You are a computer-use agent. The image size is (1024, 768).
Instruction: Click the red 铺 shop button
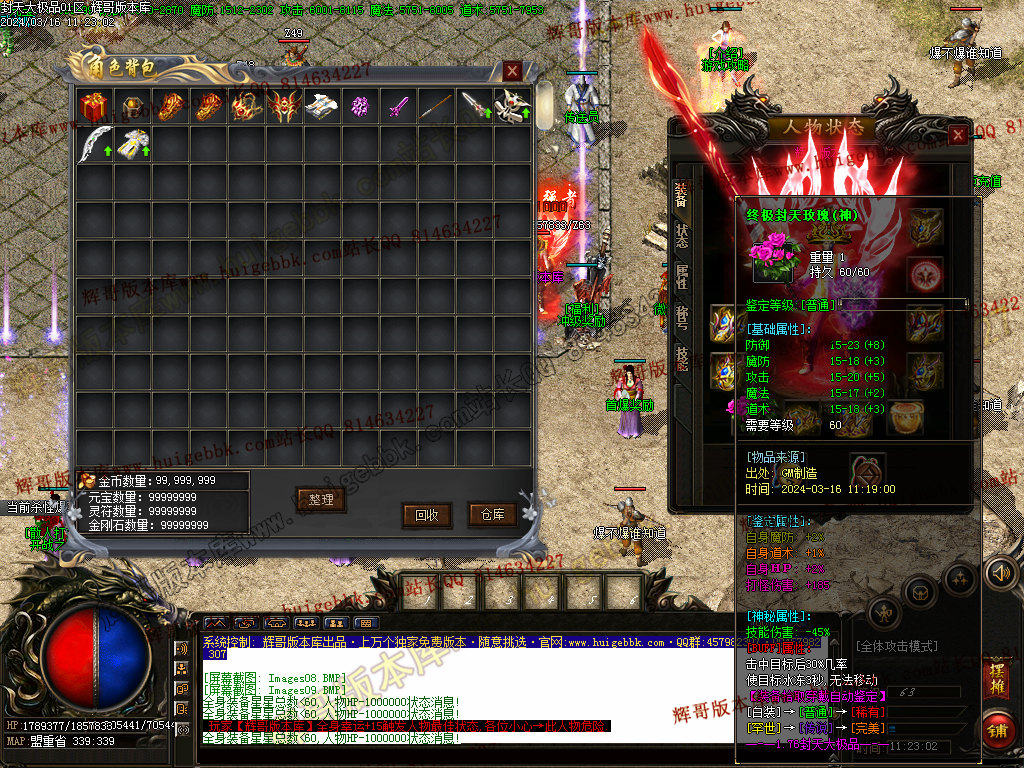click(996, 727)
